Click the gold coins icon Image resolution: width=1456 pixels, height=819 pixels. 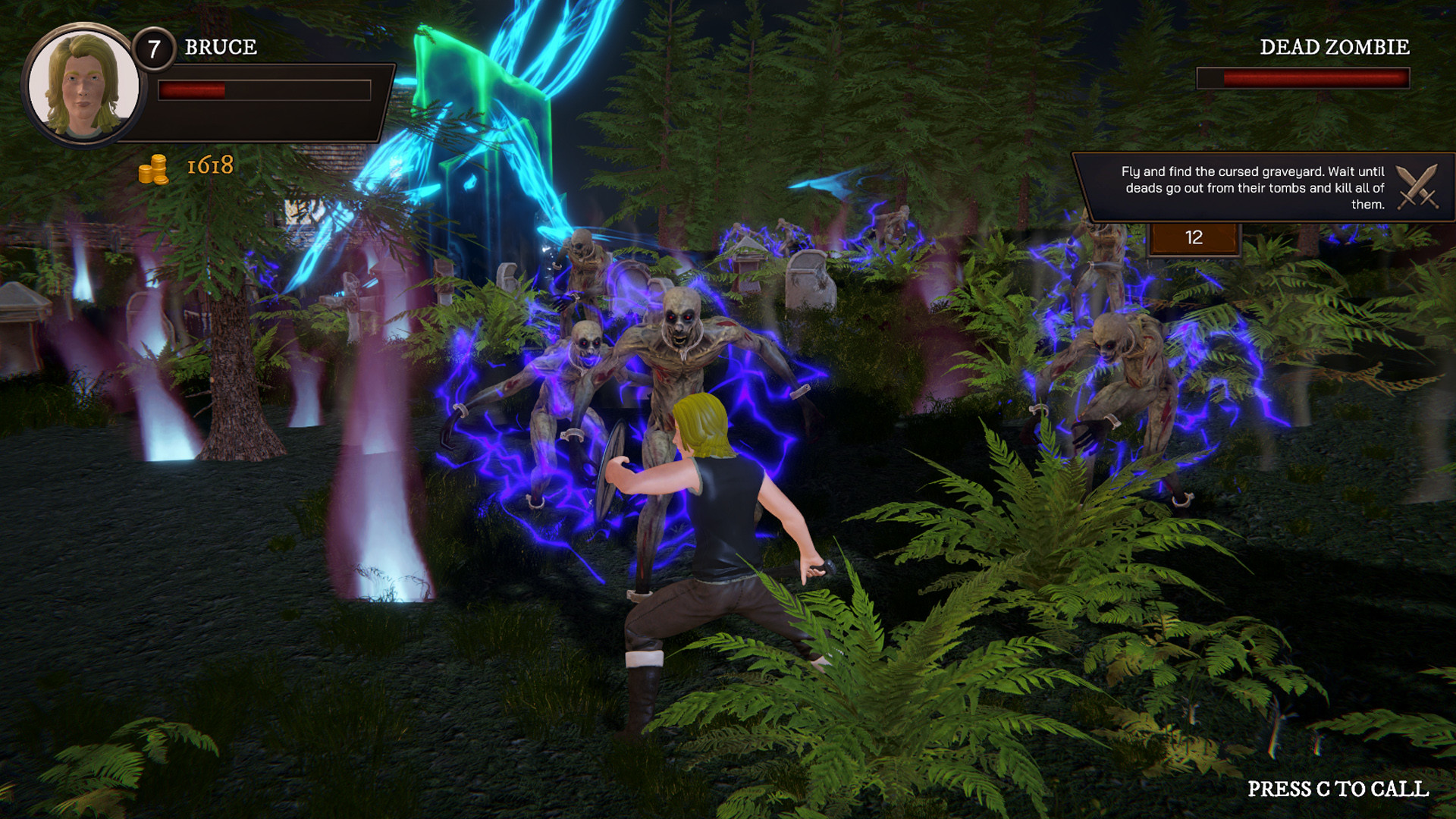point(154,169)
